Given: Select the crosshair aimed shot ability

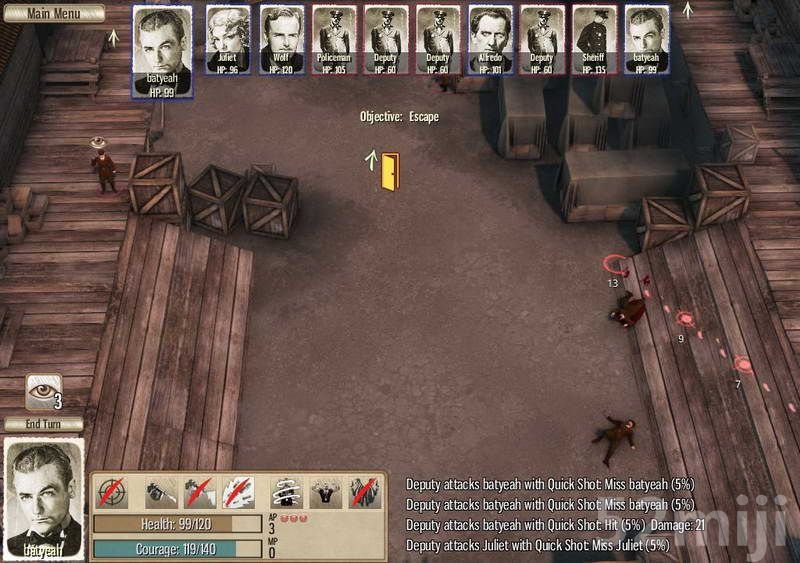Looking at the screenshot, I should click(111, 492).
